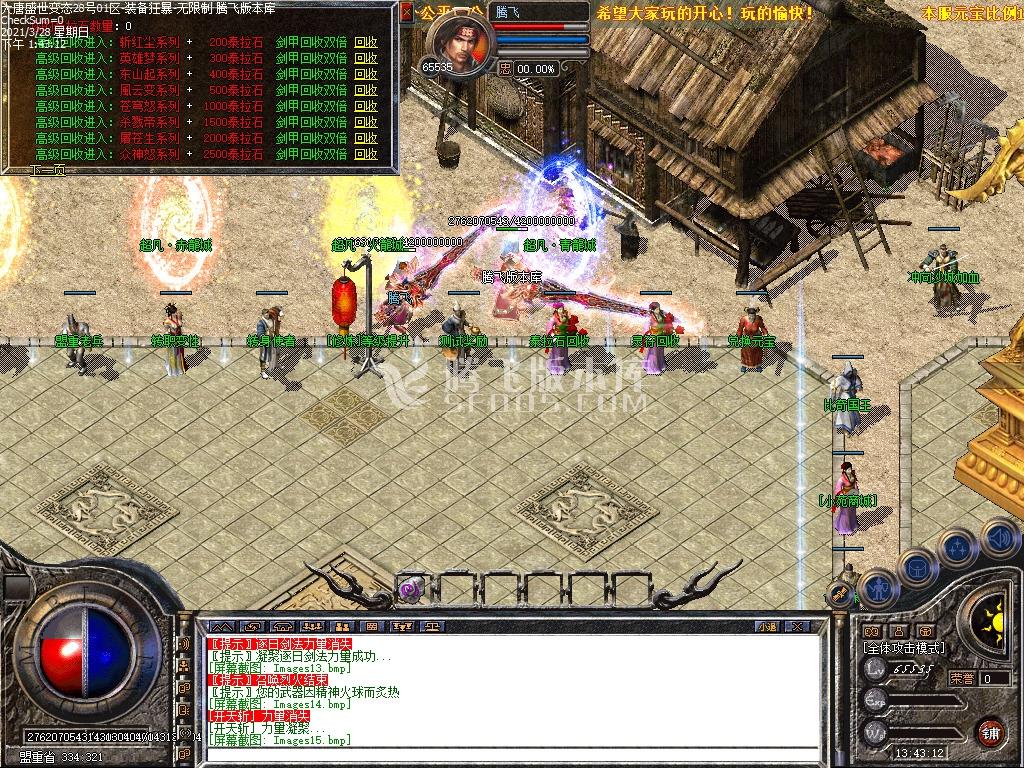Click the 小退 button on the chat bar
This screenshot has width=1024, height=768.
pos(767,626)
